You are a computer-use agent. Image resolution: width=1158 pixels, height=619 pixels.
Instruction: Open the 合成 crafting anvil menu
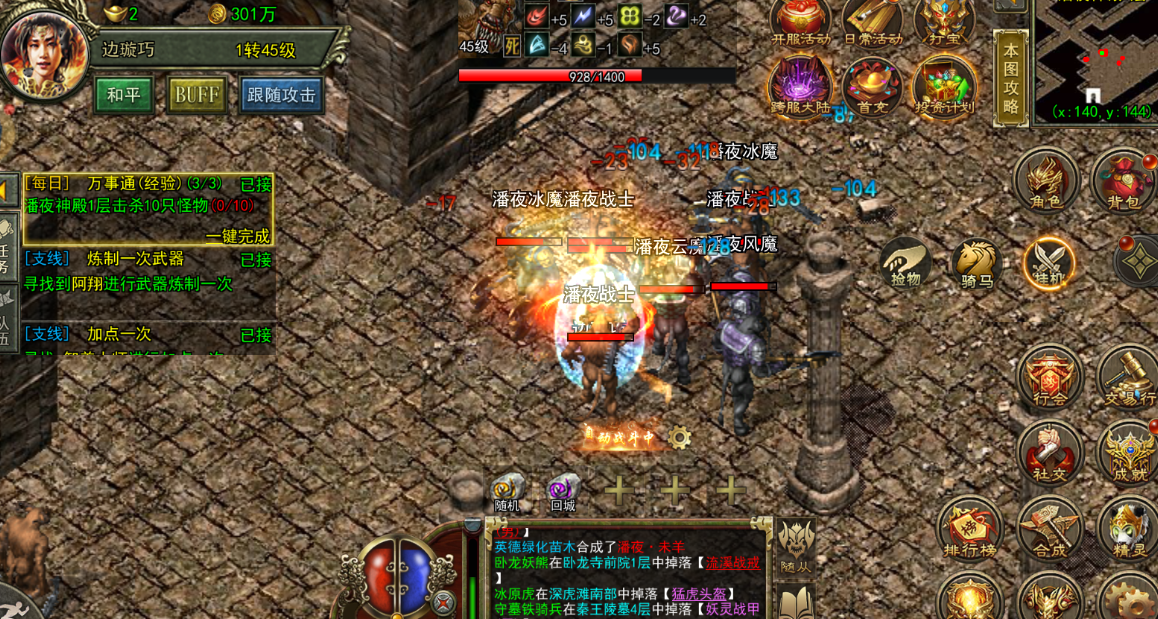(1049, 530)
